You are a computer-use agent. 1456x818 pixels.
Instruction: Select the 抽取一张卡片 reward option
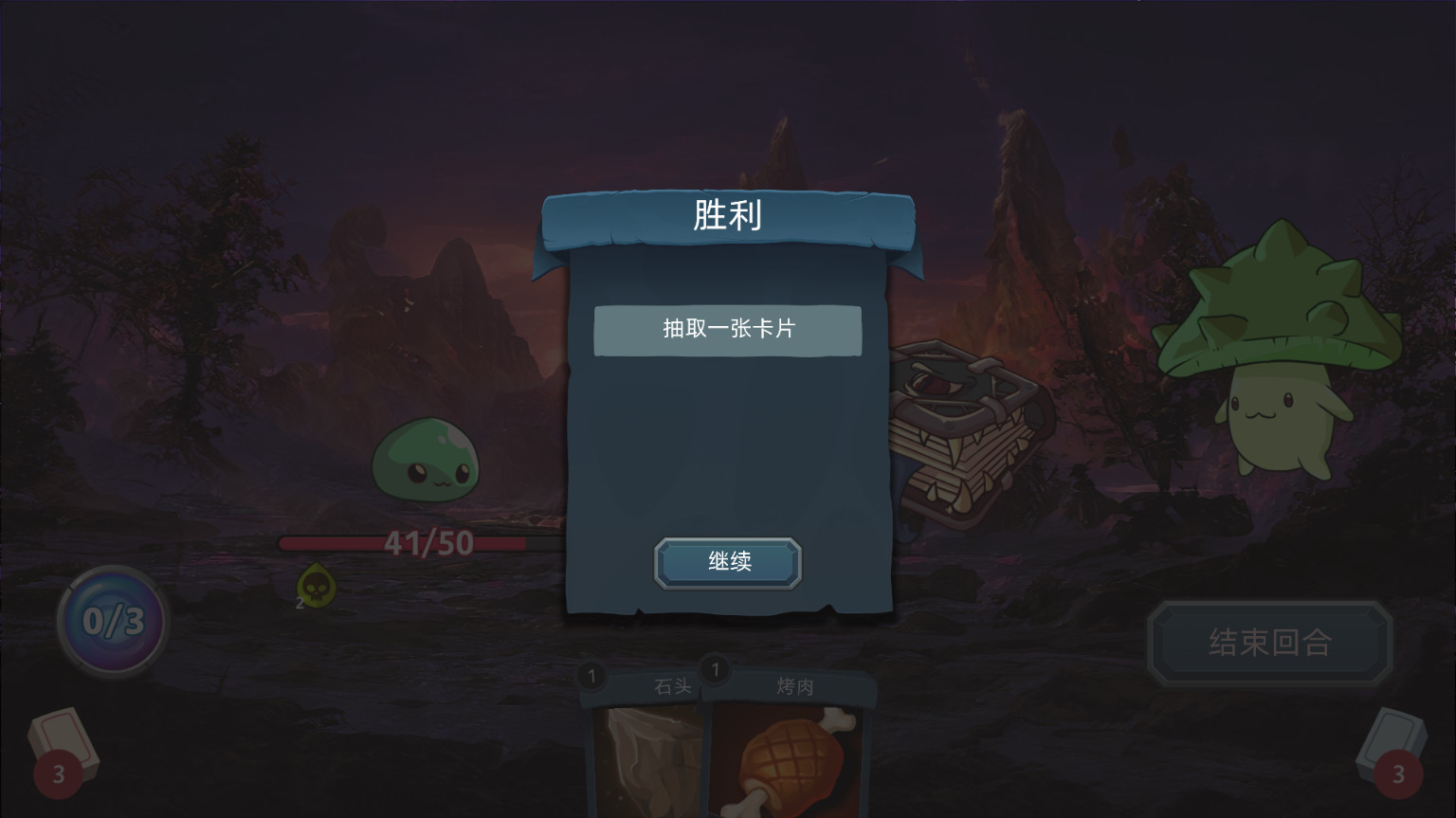click(727, 330)
